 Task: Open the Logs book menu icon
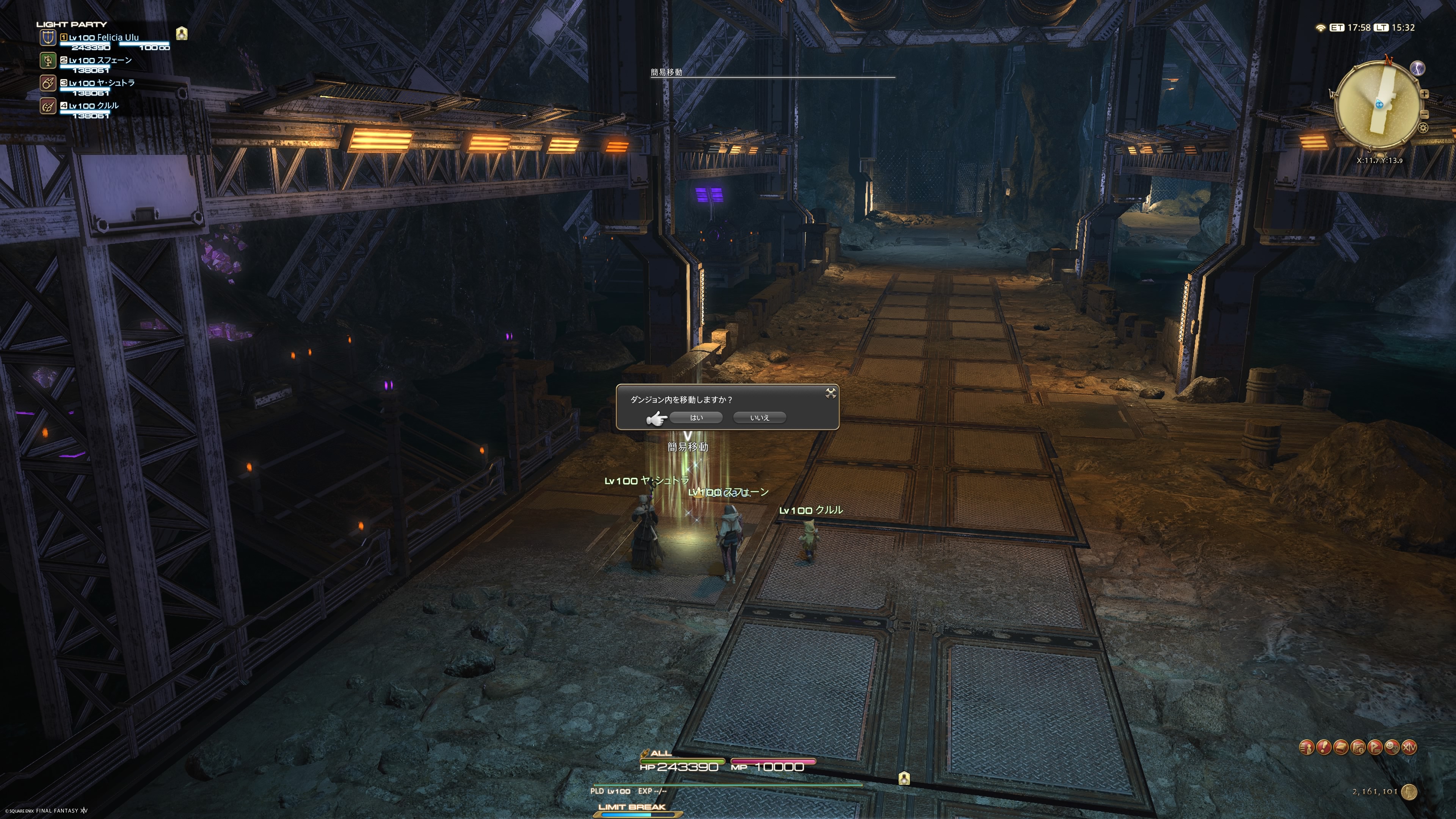tap(1341, 747)
